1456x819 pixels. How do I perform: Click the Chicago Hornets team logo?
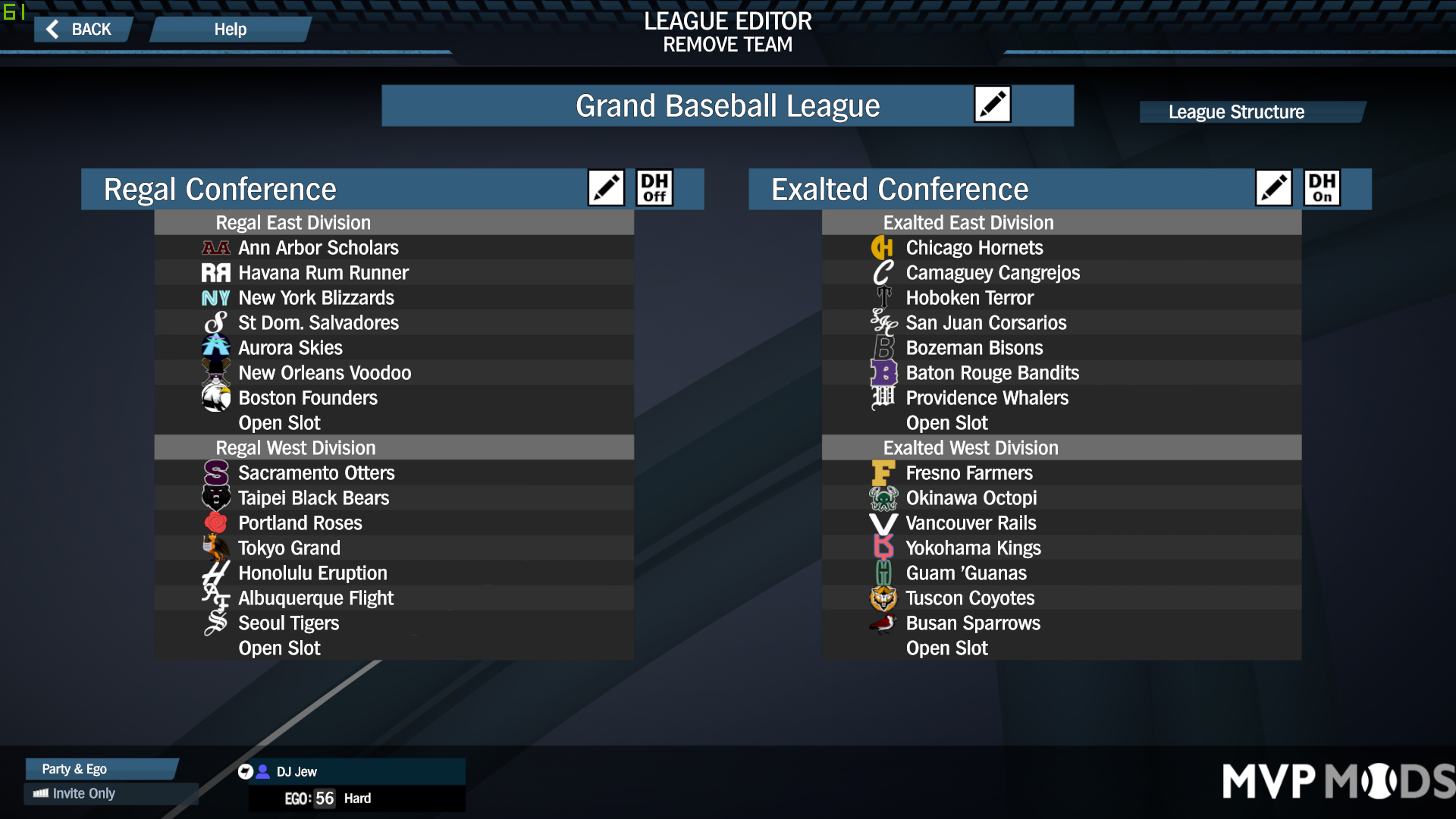pyautogui.click(x=883, y=247)
